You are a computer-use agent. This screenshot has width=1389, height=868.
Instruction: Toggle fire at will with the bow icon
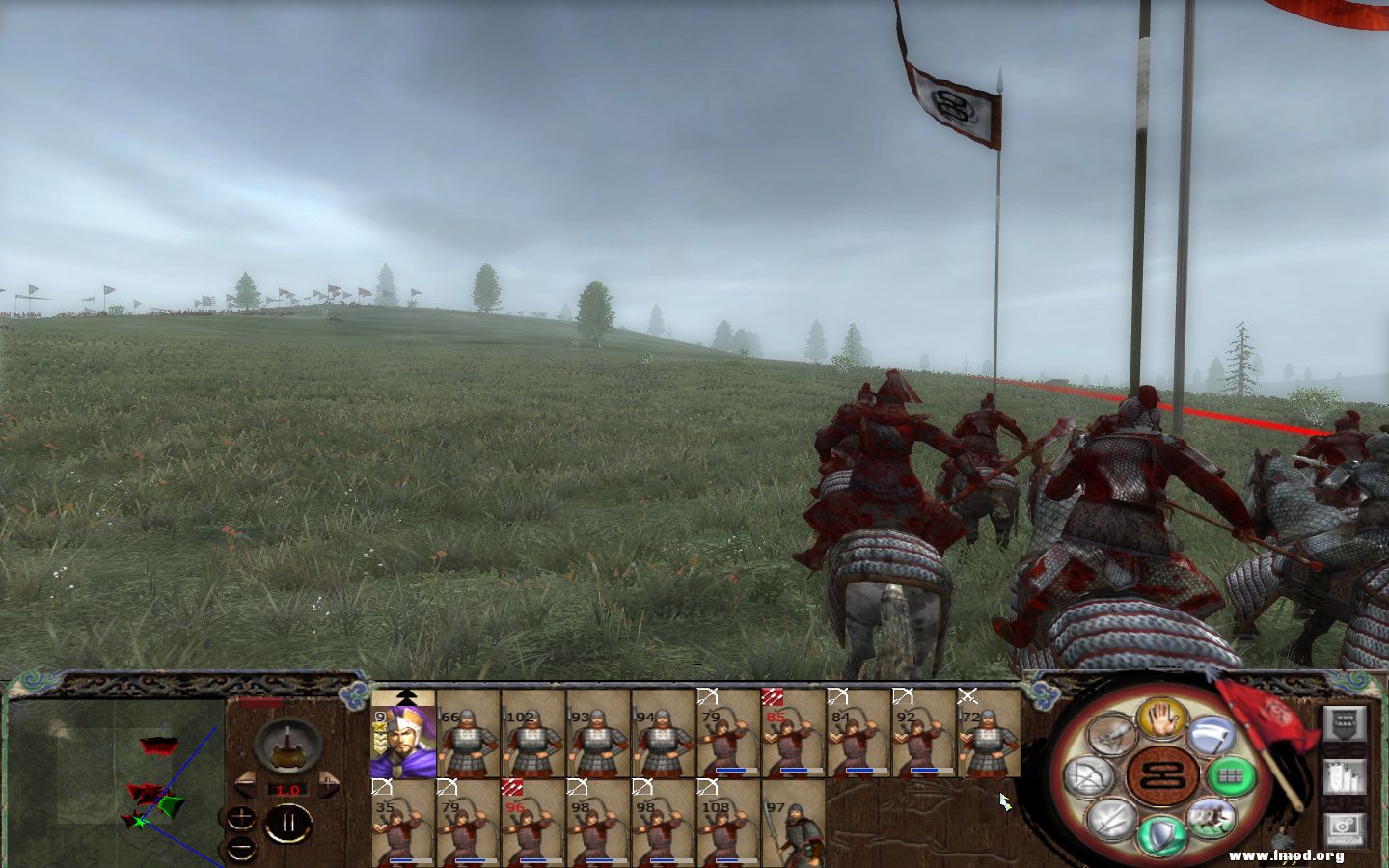1090,774
